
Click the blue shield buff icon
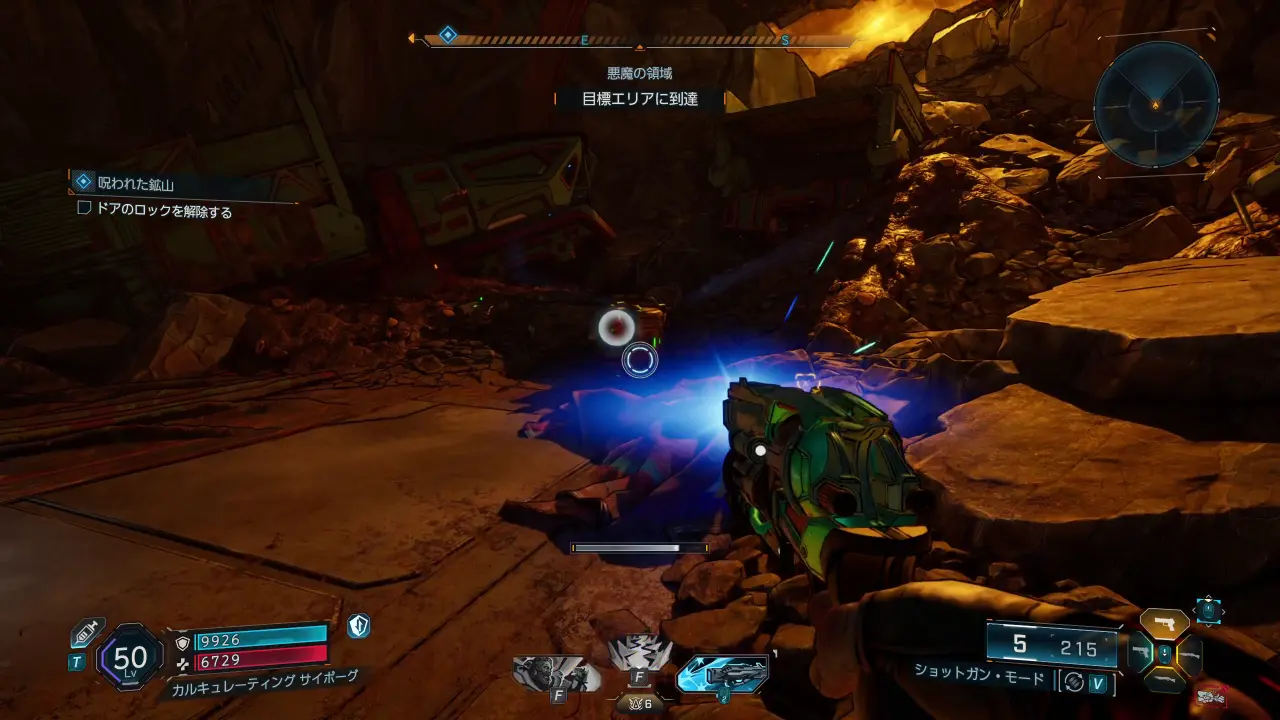point(359,627)
